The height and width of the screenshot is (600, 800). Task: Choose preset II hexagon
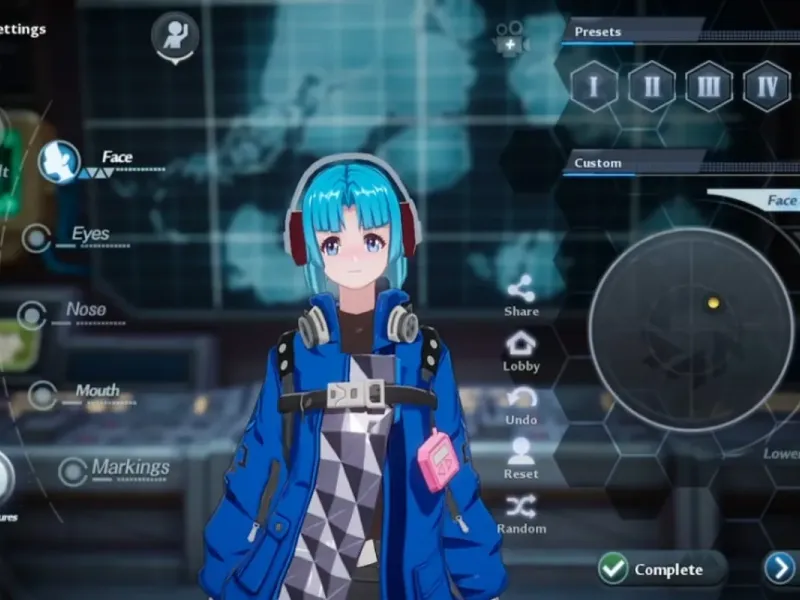(651, 86)
